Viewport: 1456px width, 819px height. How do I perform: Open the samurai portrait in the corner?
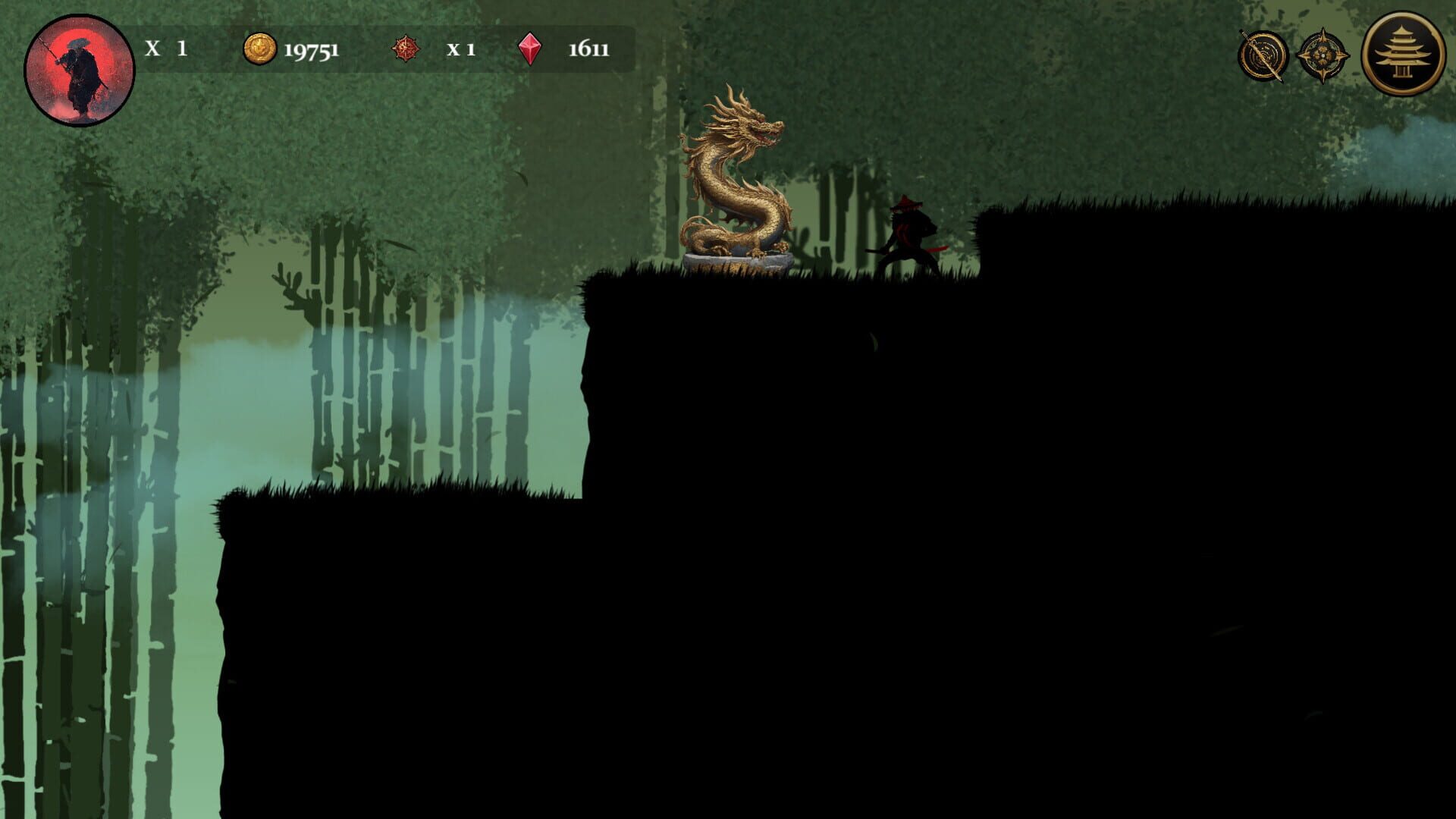[81, 68]
